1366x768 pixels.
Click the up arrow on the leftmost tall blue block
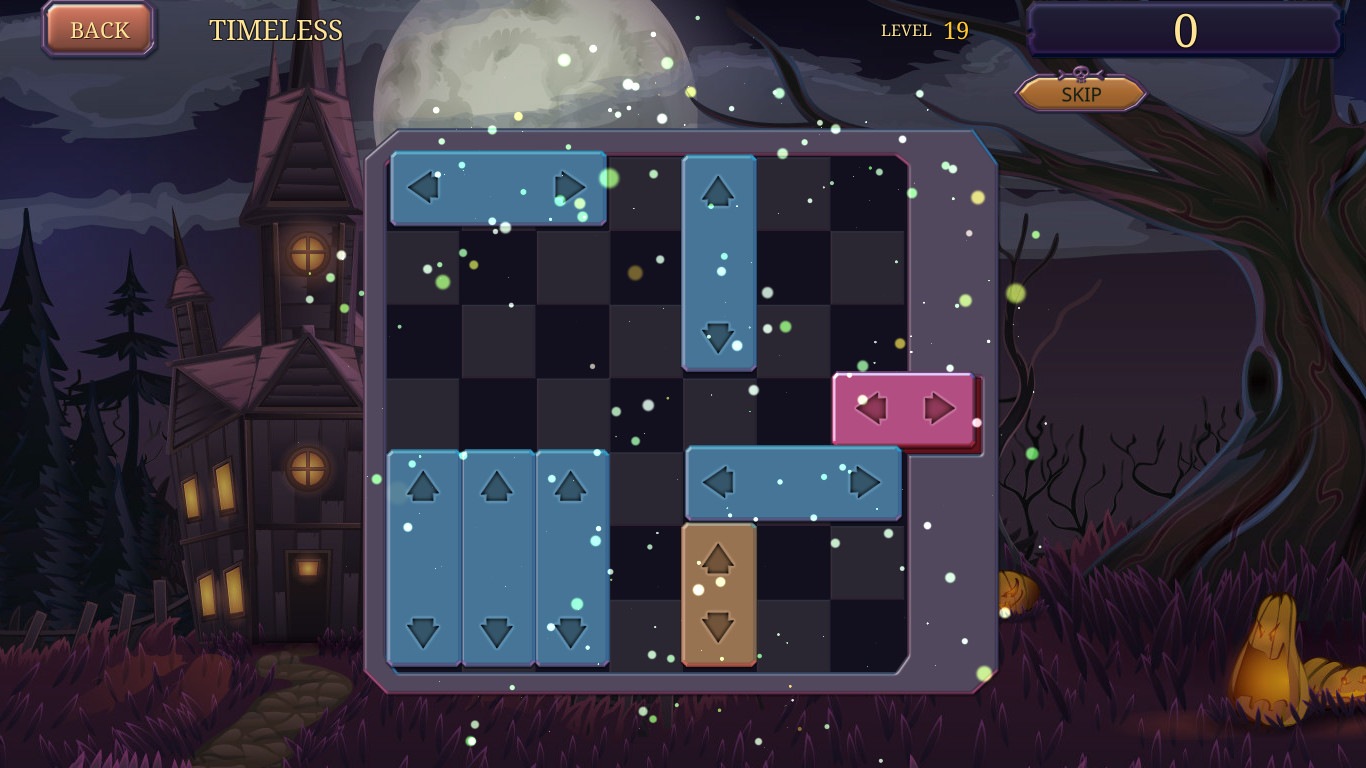pos(423,487)
